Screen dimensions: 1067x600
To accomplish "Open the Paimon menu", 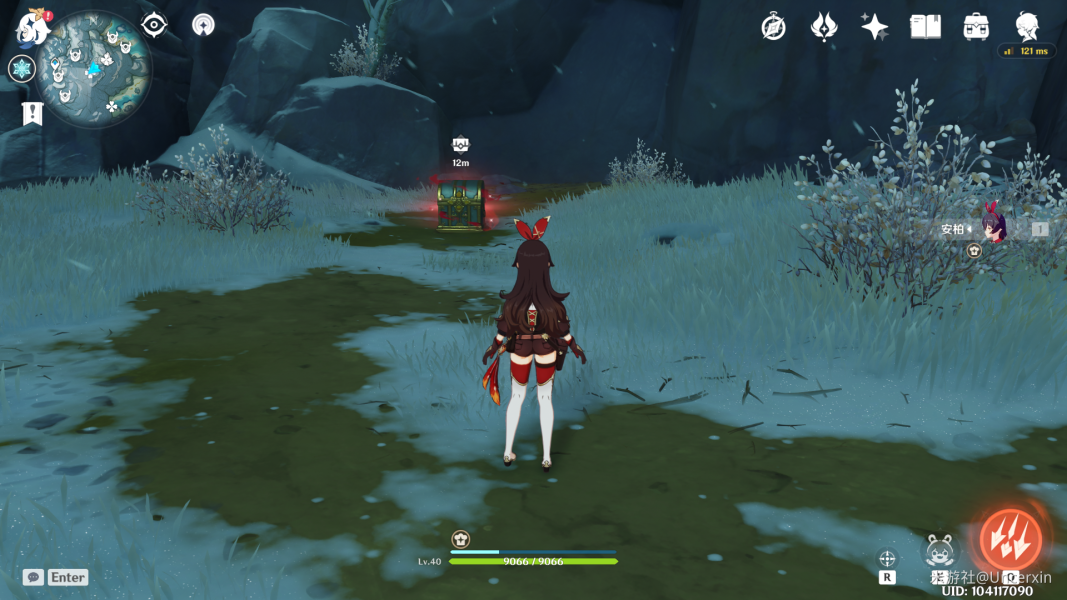I will (x=33, y=29).
